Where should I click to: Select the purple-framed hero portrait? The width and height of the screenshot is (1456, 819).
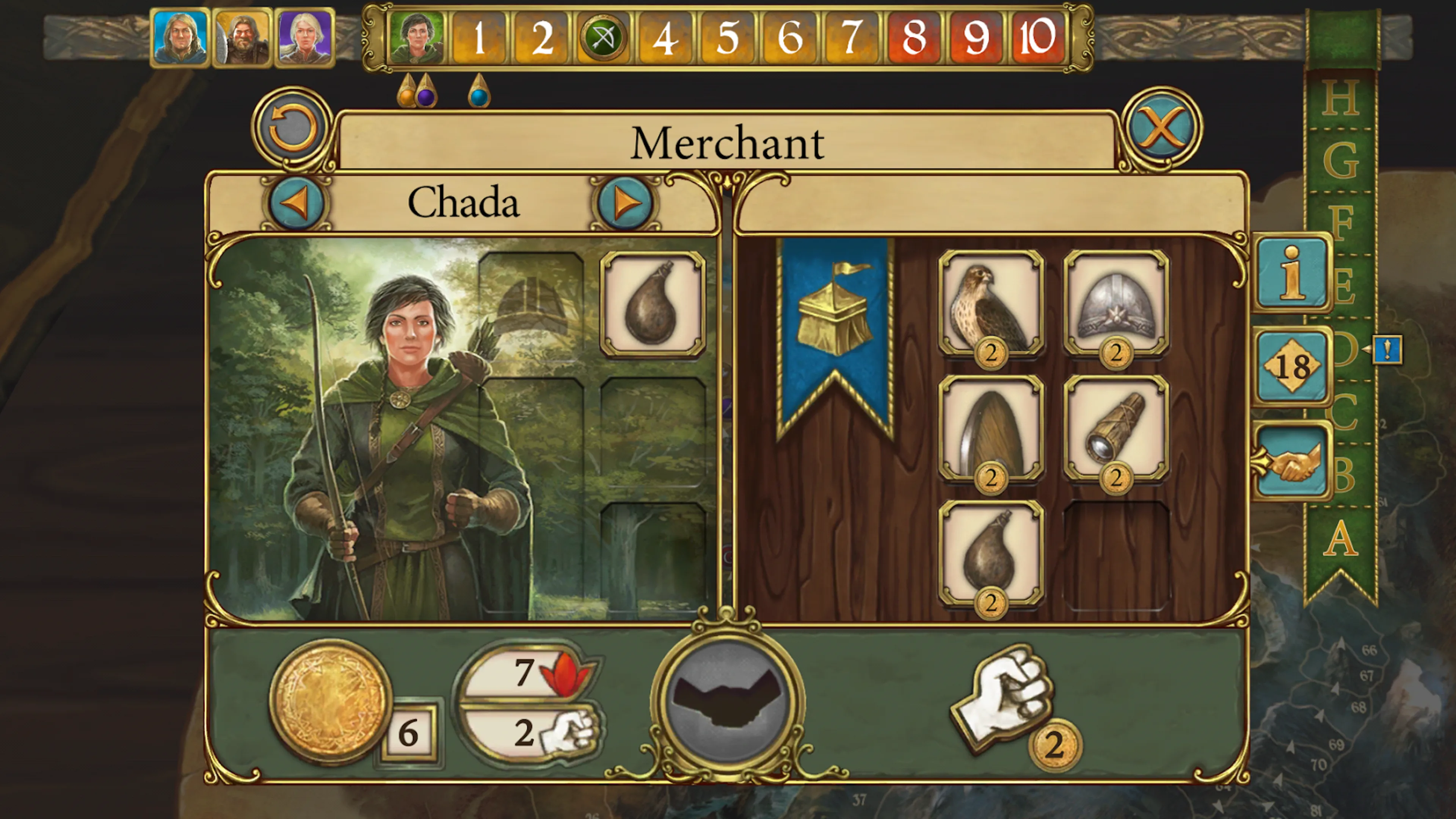click(304, 38)
